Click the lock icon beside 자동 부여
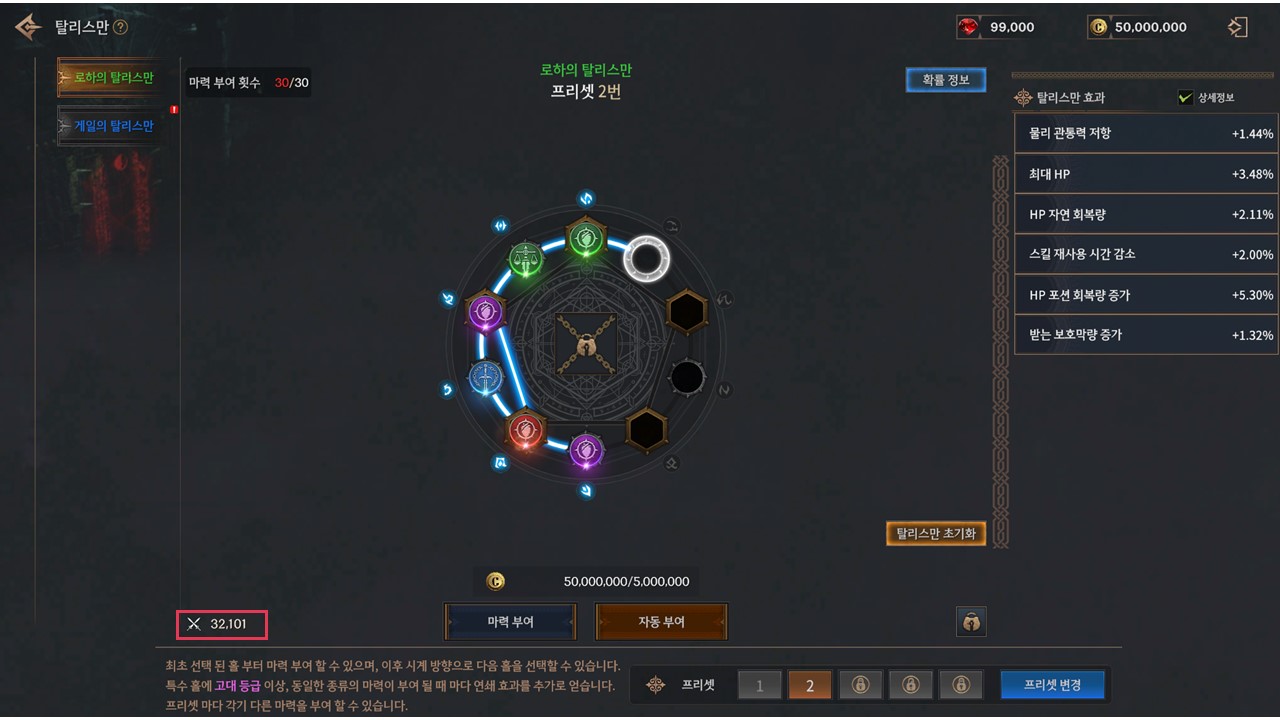The width and height of the screenshot is (1280, 720). click(x=971, y=622)
